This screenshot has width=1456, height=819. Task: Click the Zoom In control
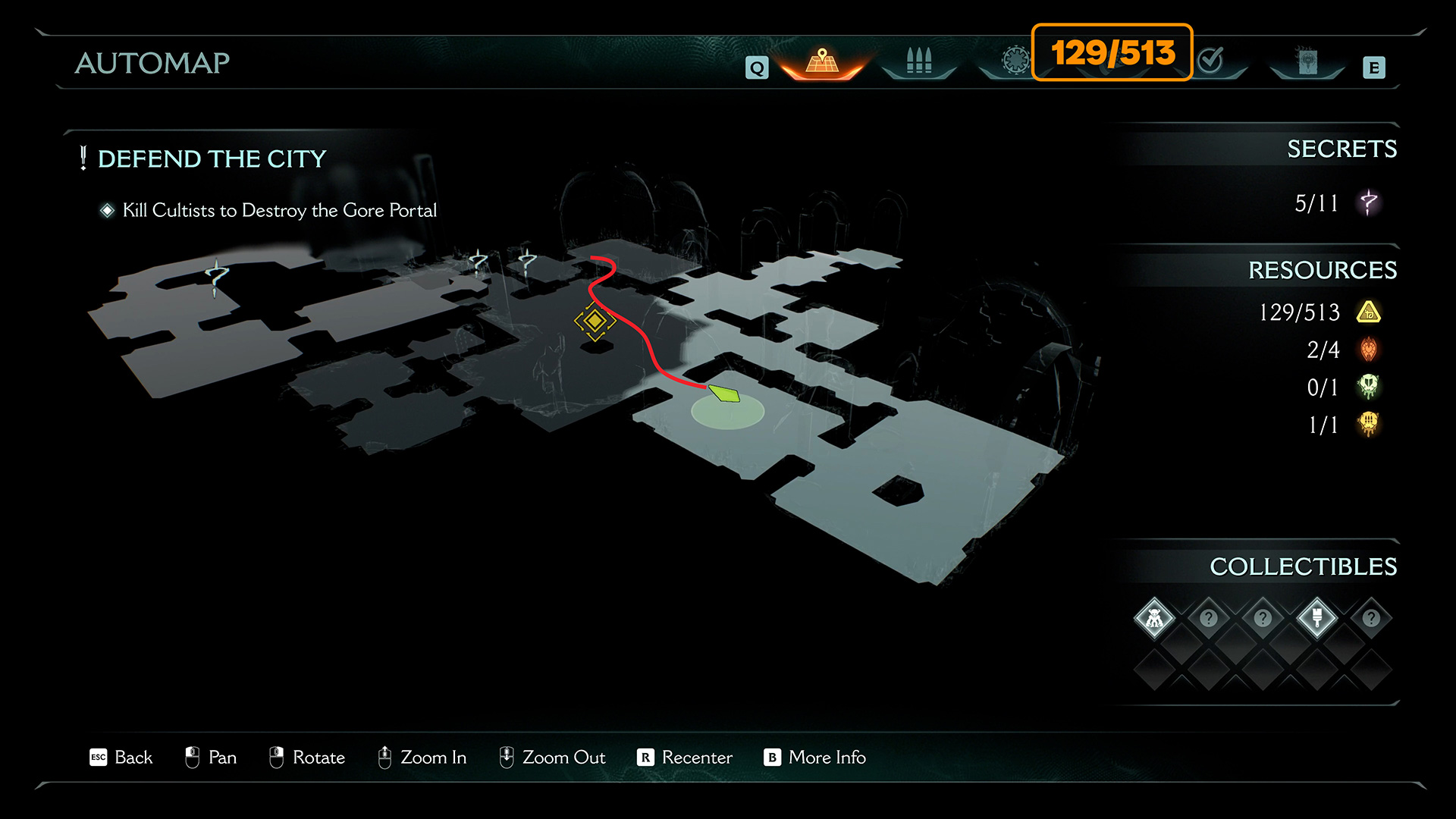pyautogui.click(x=422, y=758)
